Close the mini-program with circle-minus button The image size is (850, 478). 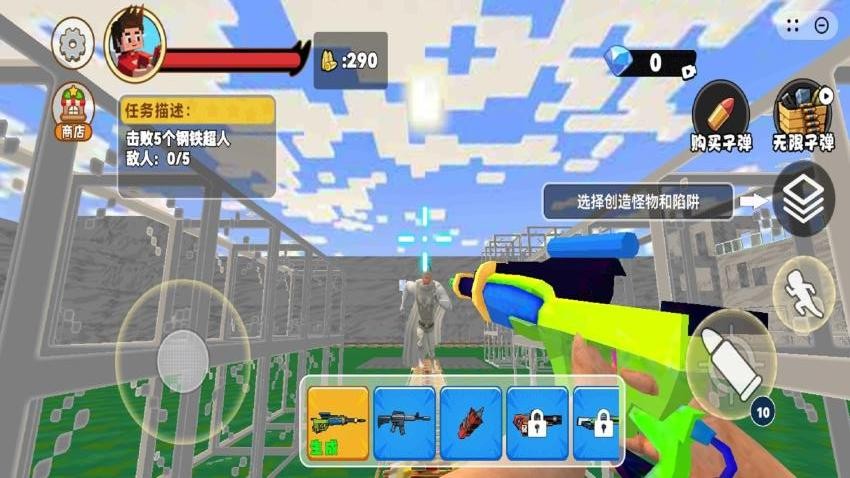[x=822, y=26]
